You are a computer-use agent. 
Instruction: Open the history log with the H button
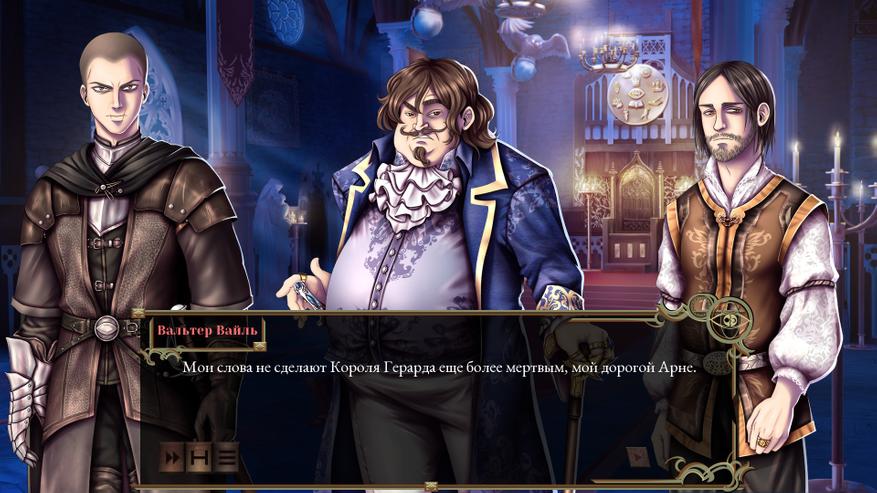point(200,459)
